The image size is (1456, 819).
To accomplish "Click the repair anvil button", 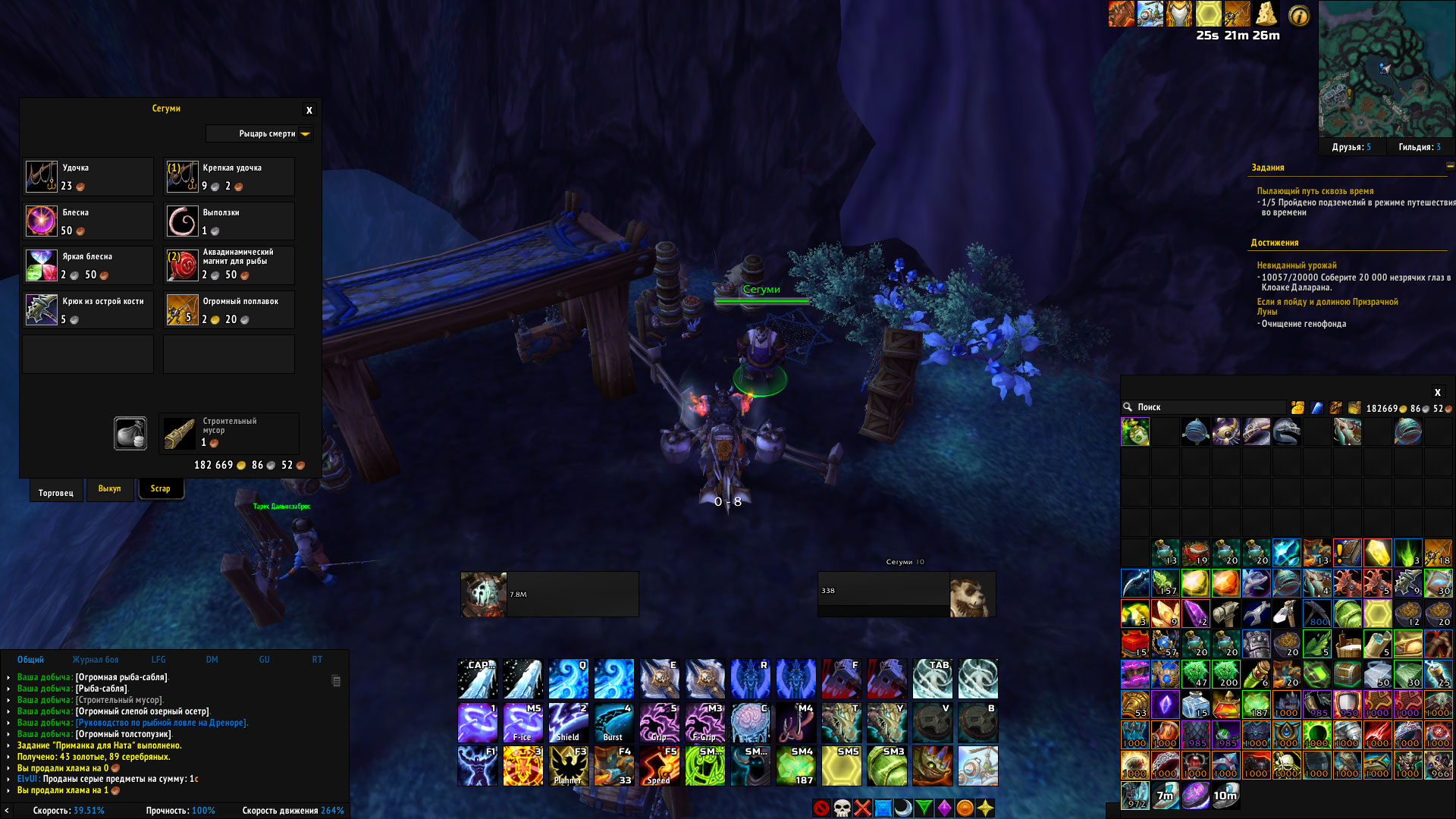I will click(130, 433).
